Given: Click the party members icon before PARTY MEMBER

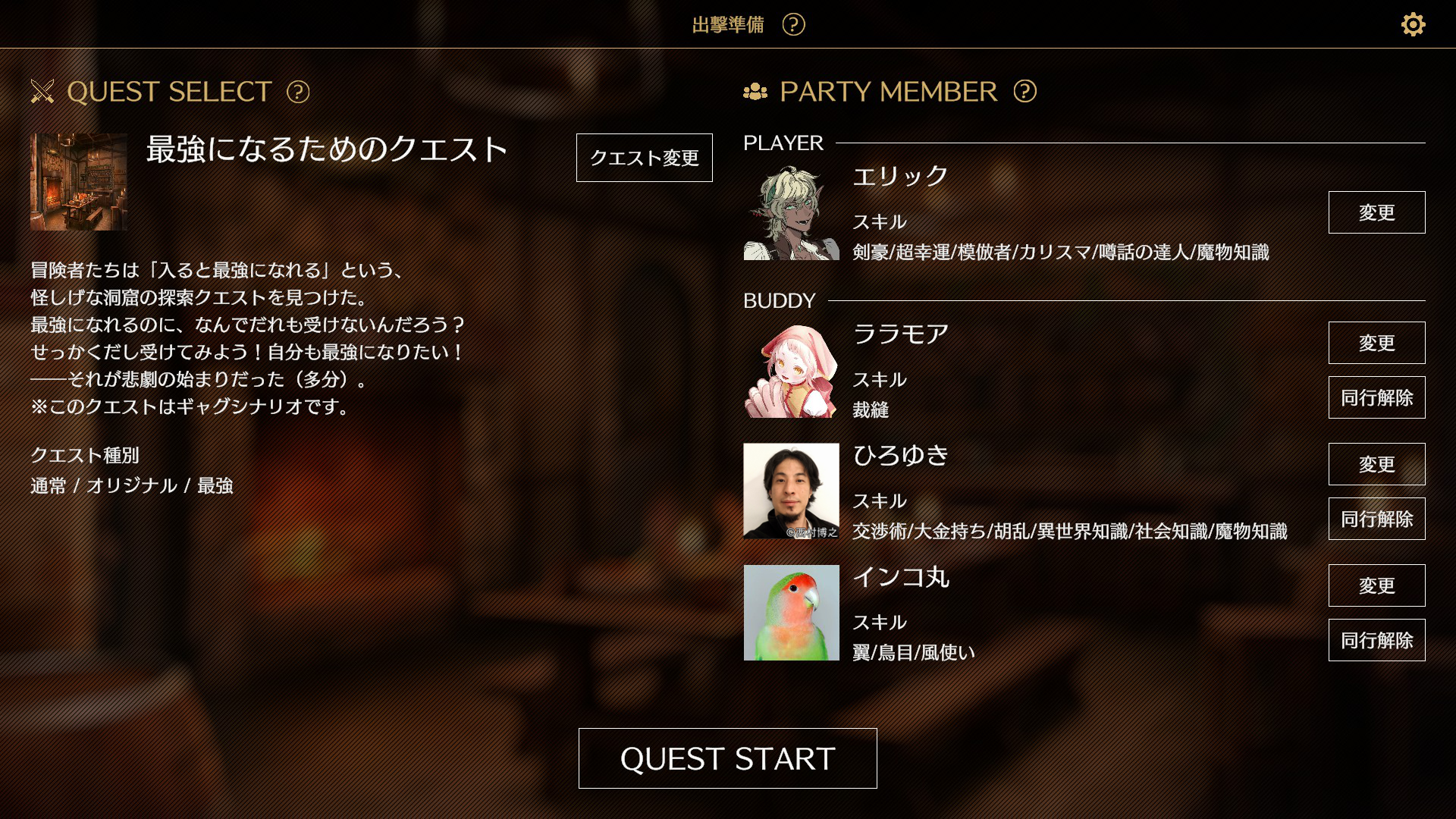Looking at the screenshot, I should (x=755, y=92).
